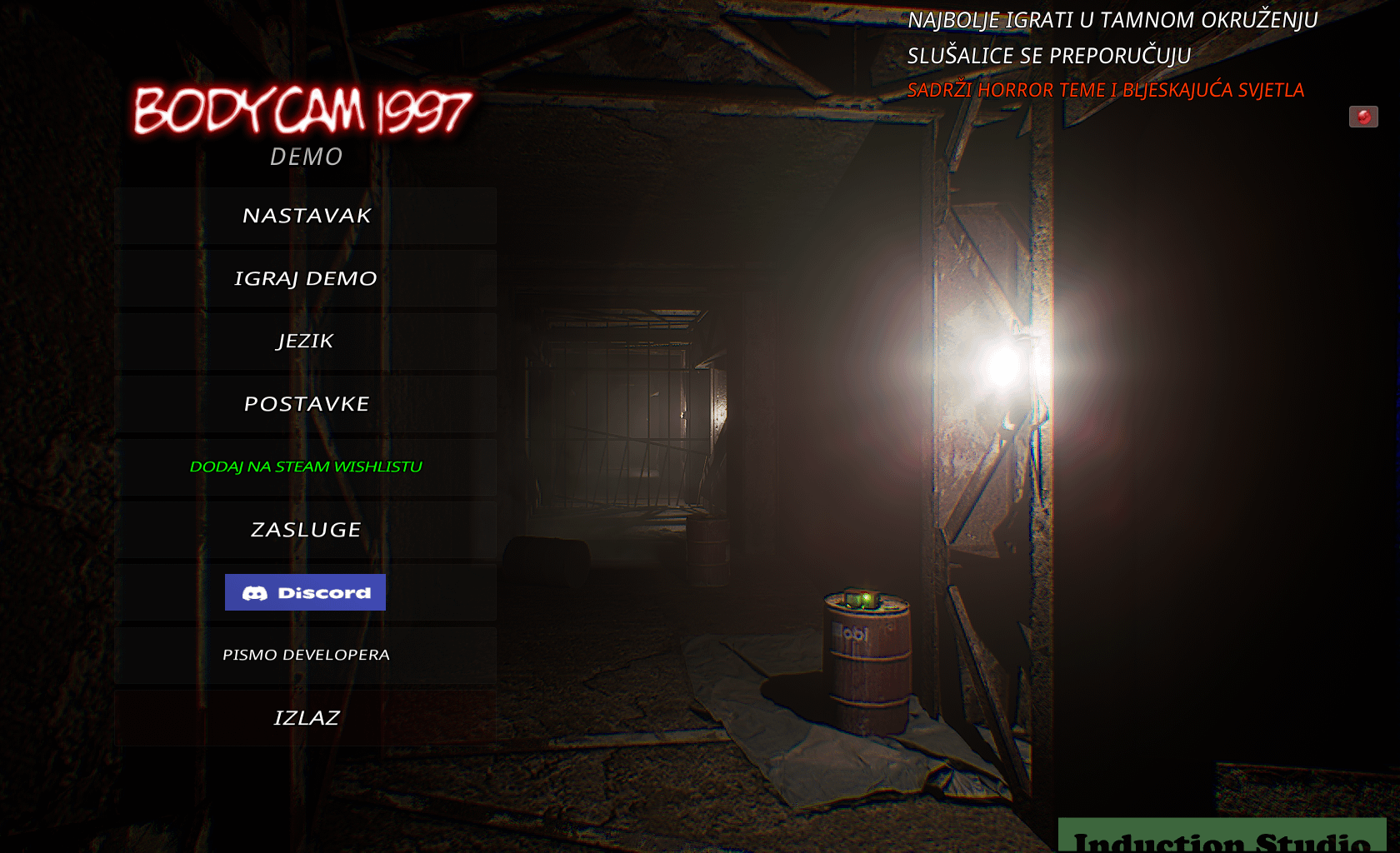The height and width of the screenshot is (853, 1400).
Task: Click the small red icon button
Action: pyautogui.click(x=1363, y=117)
